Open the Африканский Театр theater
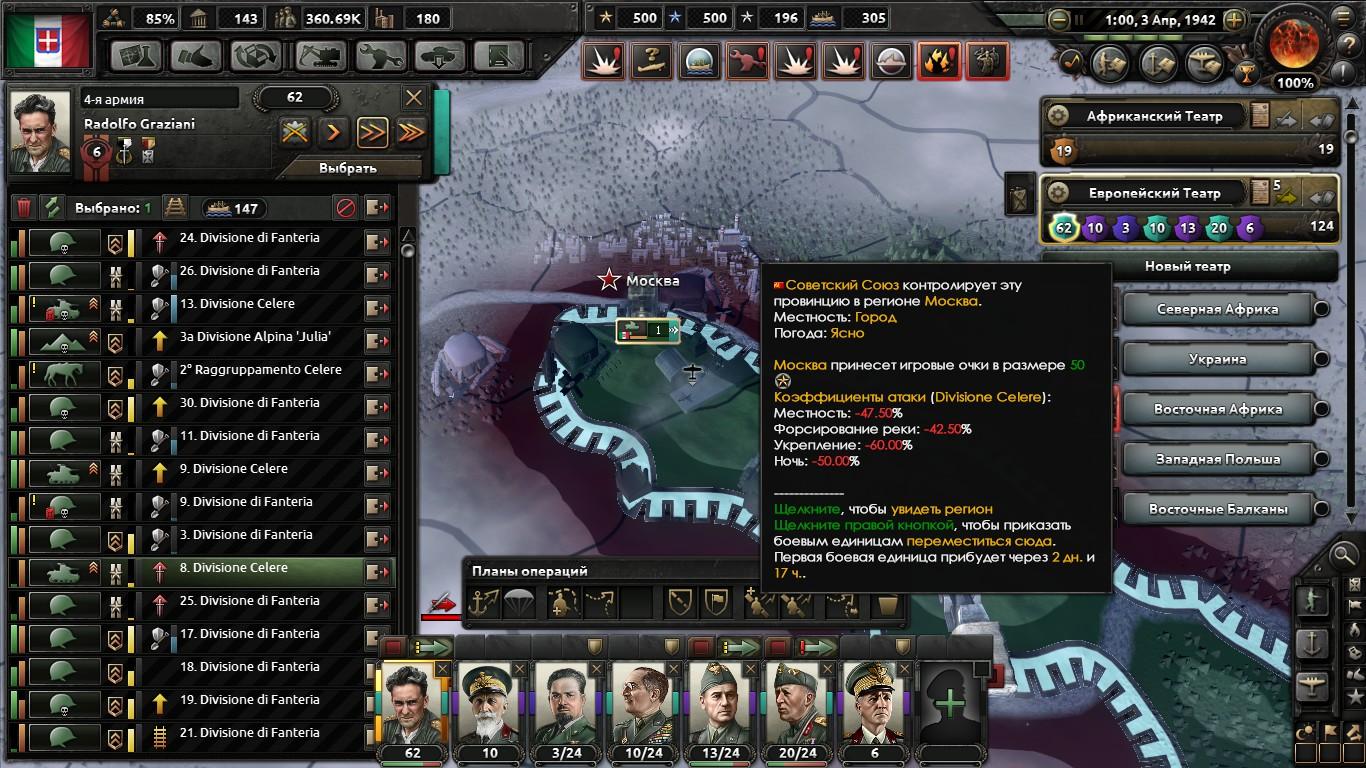The image size is (1366, 768). pyautogui.click(x=1154, y=116)
